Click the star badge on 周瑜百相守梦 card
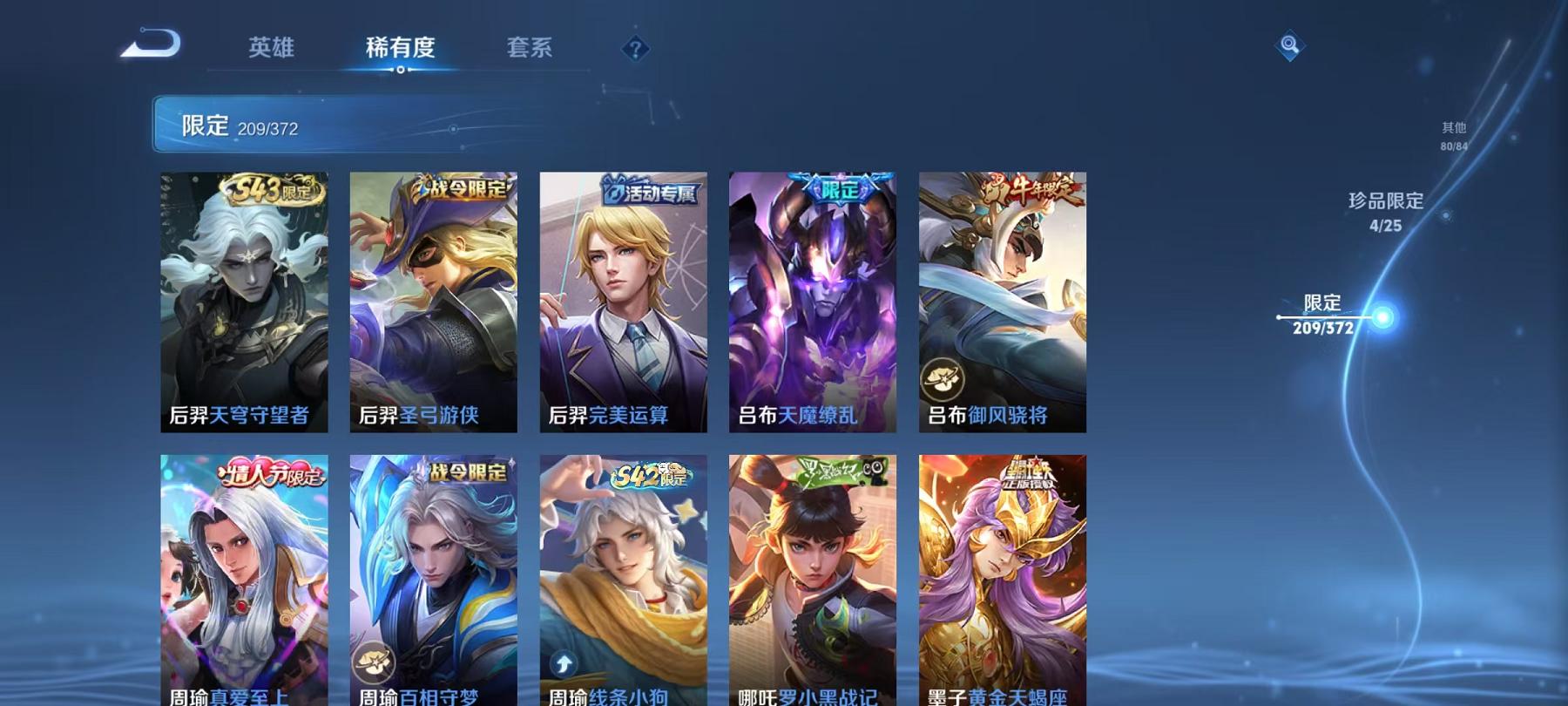 pos(373,664)
